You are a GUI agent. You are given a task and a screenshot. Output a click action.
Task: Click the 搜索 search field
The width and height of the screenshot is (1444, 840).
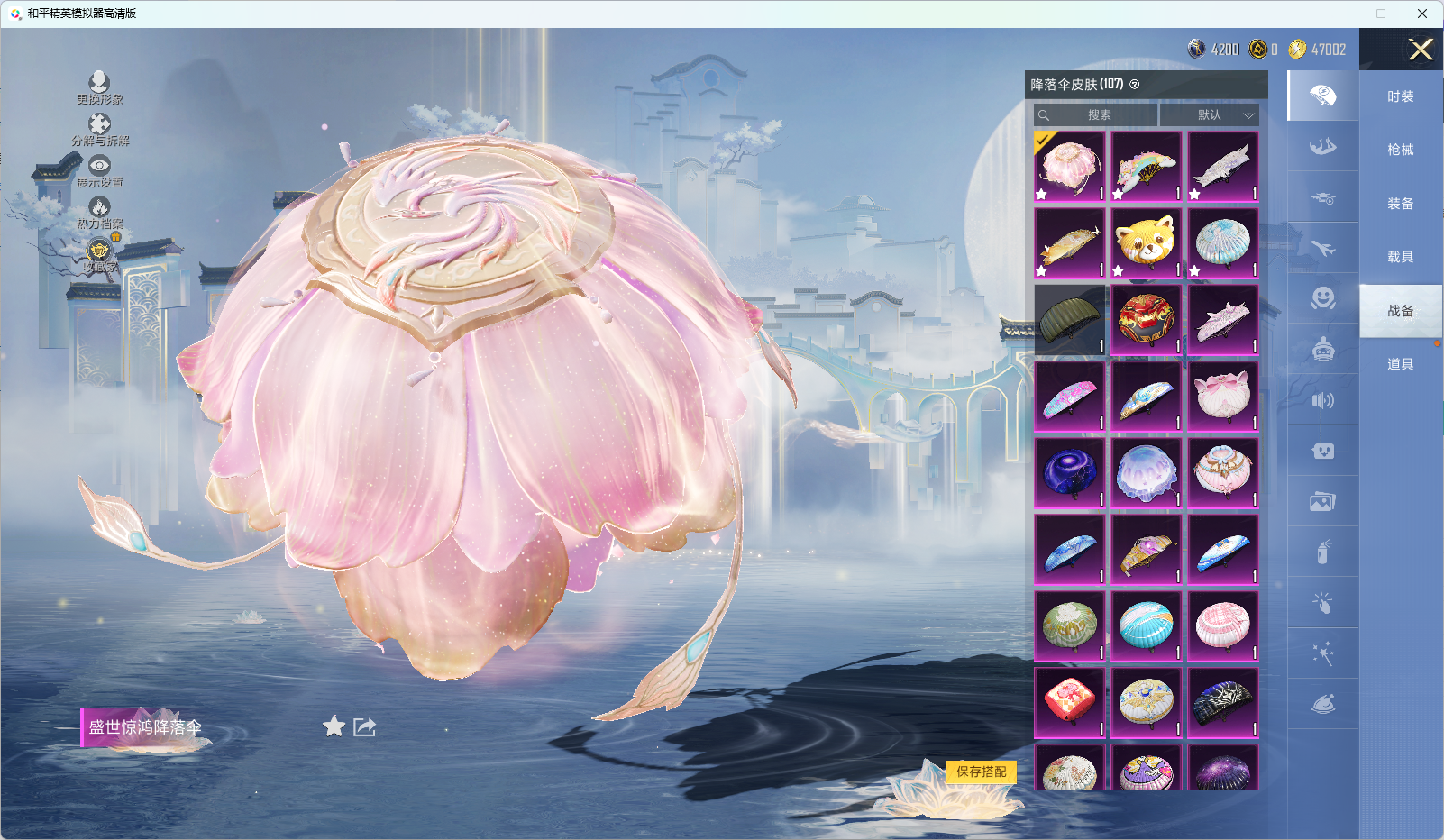coord(1096,115)
